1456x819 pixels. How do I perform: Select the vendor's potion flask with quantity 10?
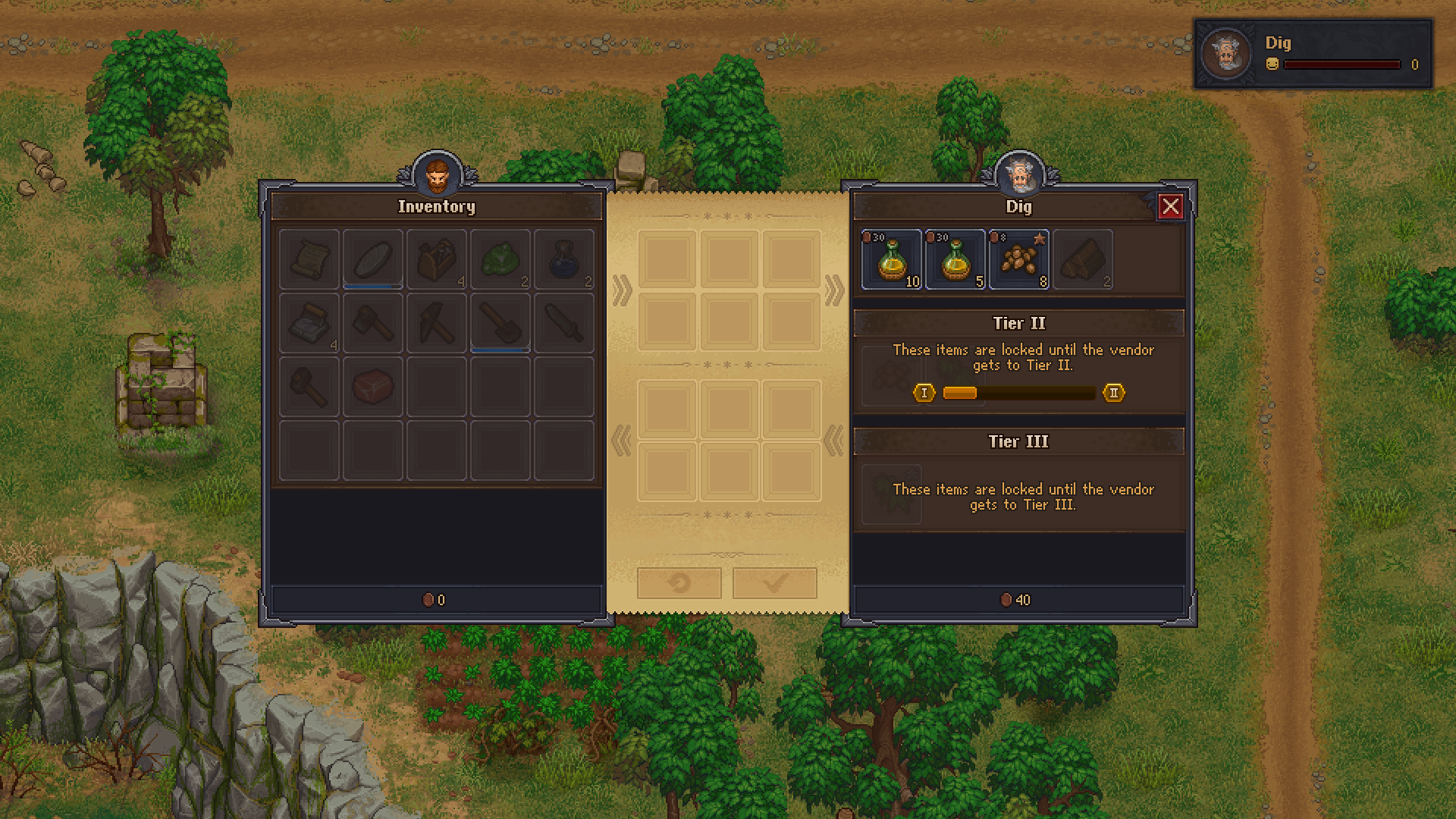[x=891, y=260]
